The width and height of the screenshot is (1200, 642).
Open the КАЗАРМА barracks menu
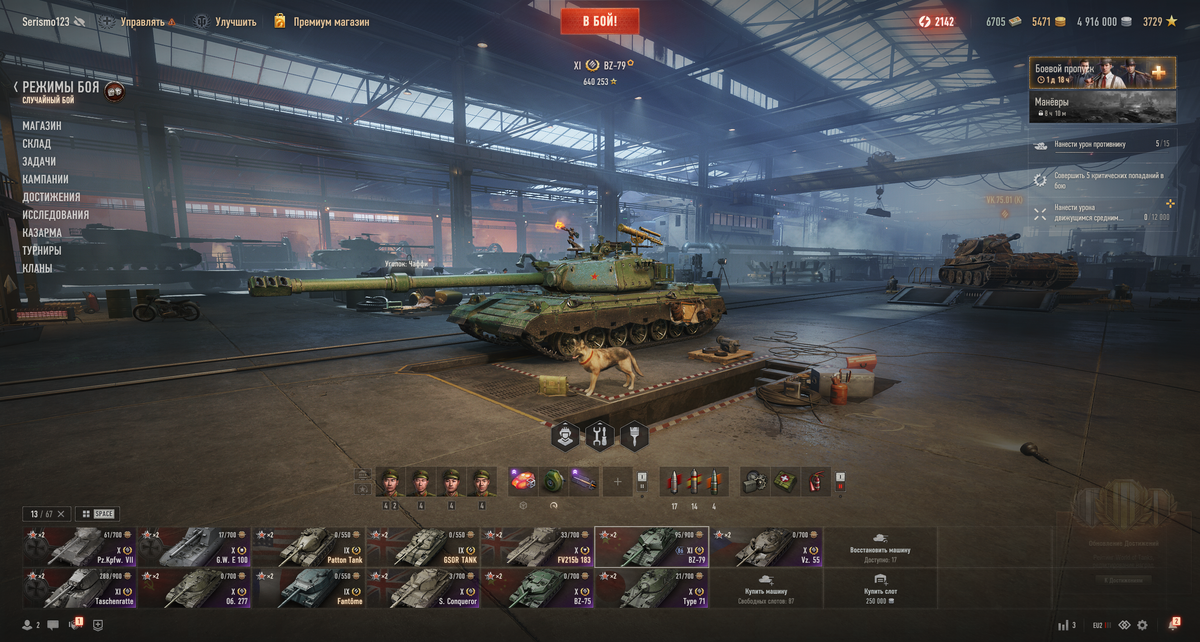(x=42, y=233)
